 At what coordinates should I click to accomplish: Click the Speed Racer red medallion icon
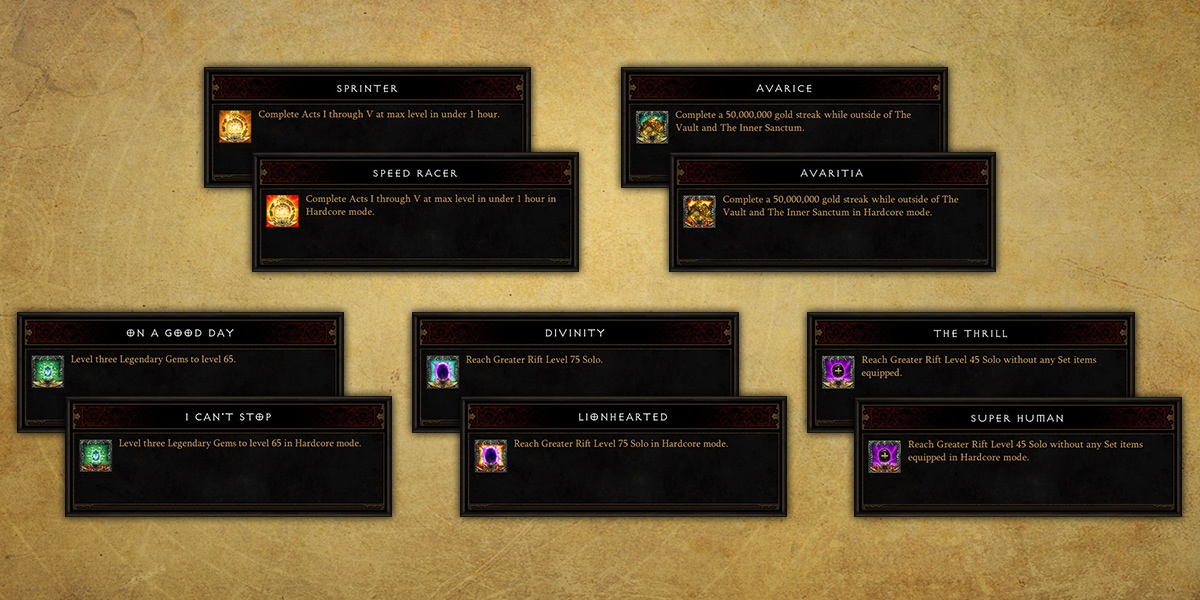[x=283, y=211]
